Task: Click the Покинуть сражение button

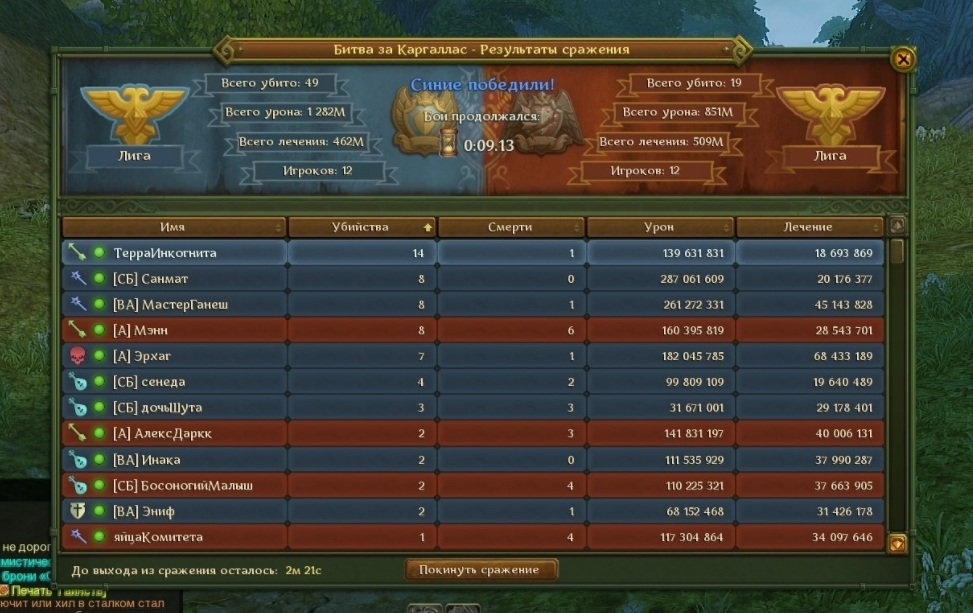Action: (481, 570)
